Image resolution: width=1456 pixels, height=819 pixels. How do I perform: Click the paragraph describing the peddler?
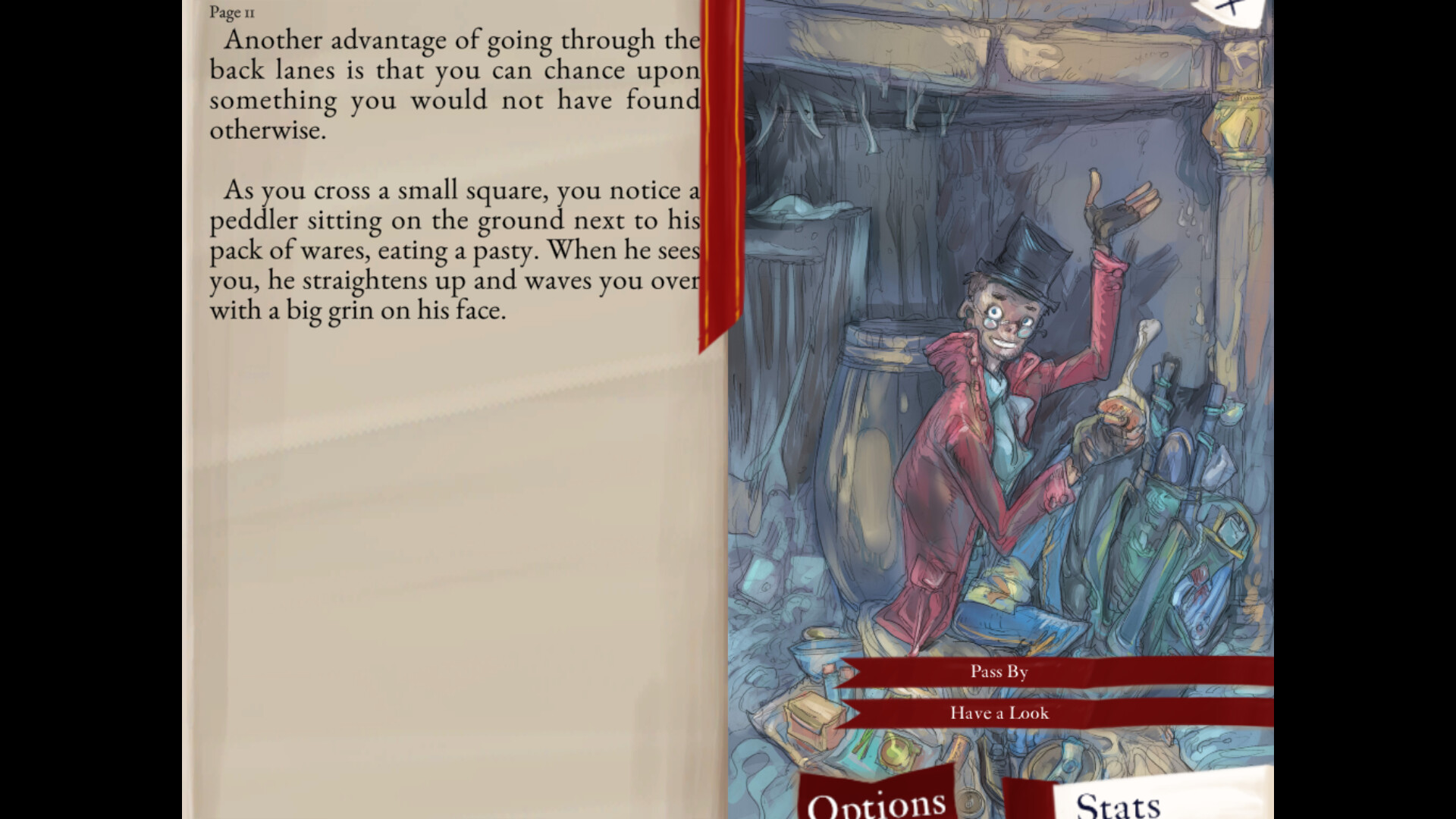(x=455, y=250)
